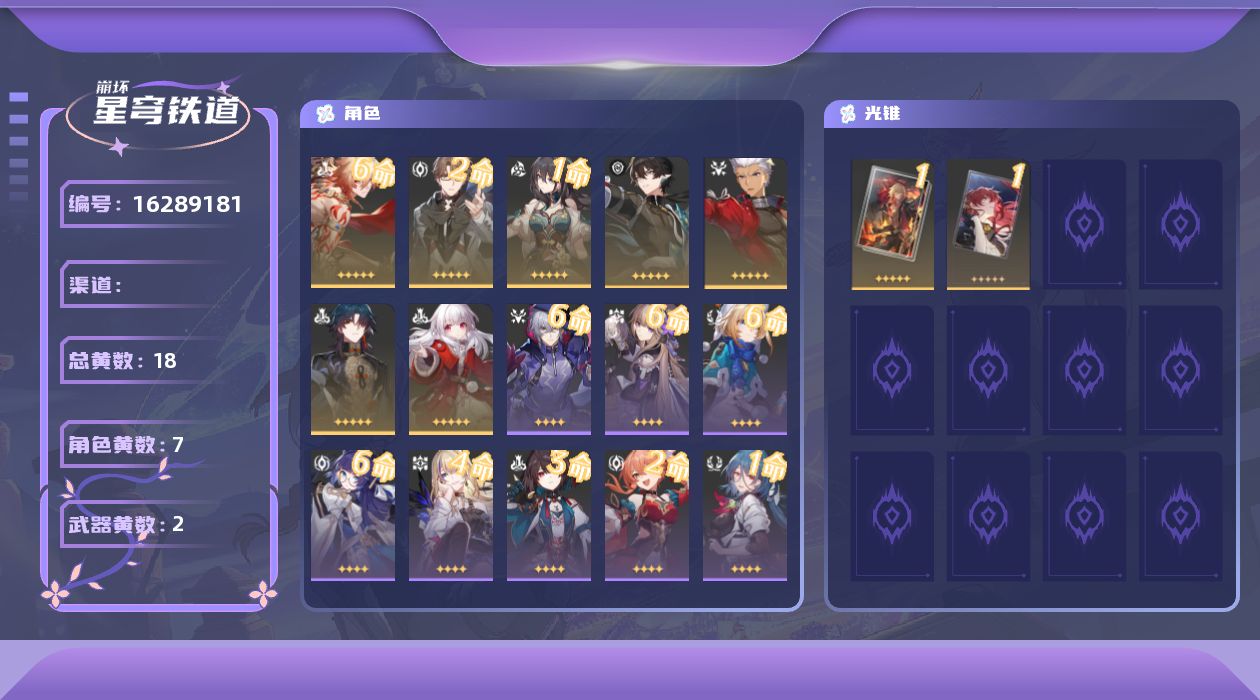Open the Herta four-star card
Image resolution: width=1260 pixels, height=700 pixels.
[646, 369]
